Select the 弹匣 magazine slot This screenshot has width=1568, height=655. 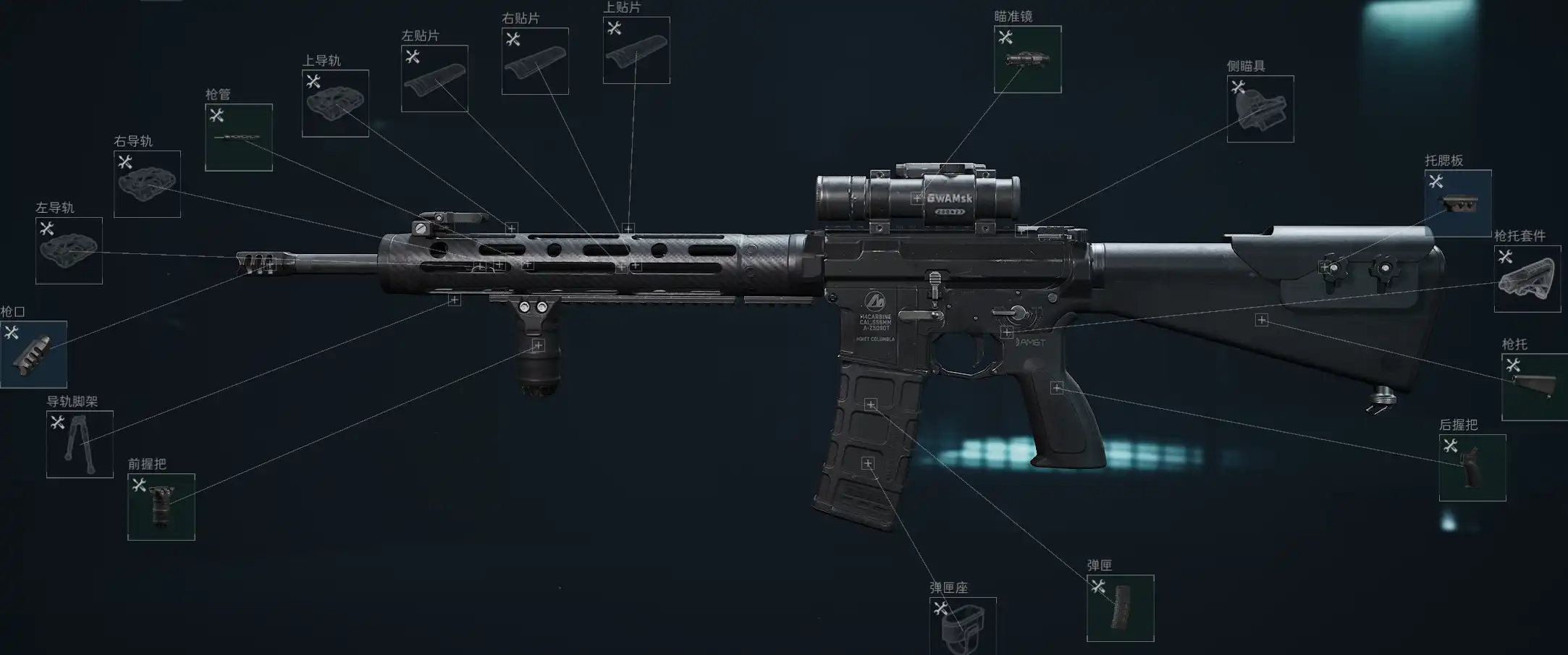click(1120, 608)
